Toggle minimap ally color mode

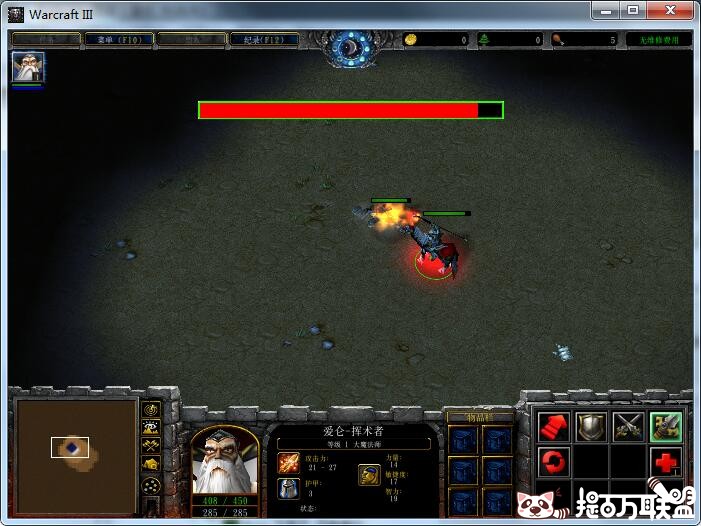pyautogui.click(x=151, y=445)
